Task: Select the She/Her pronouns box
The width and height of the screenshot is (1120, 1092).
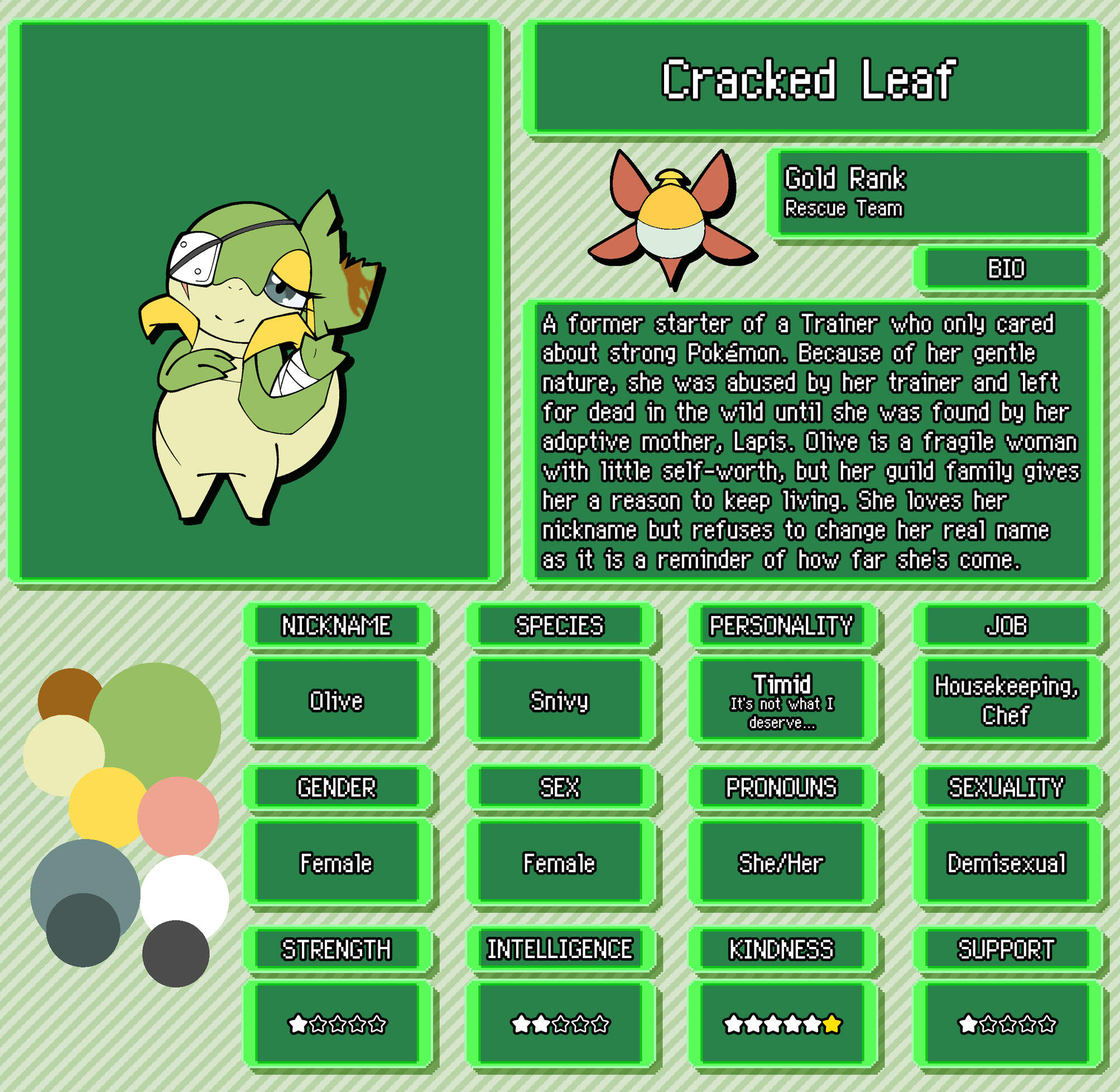Action: pos(782,863)
